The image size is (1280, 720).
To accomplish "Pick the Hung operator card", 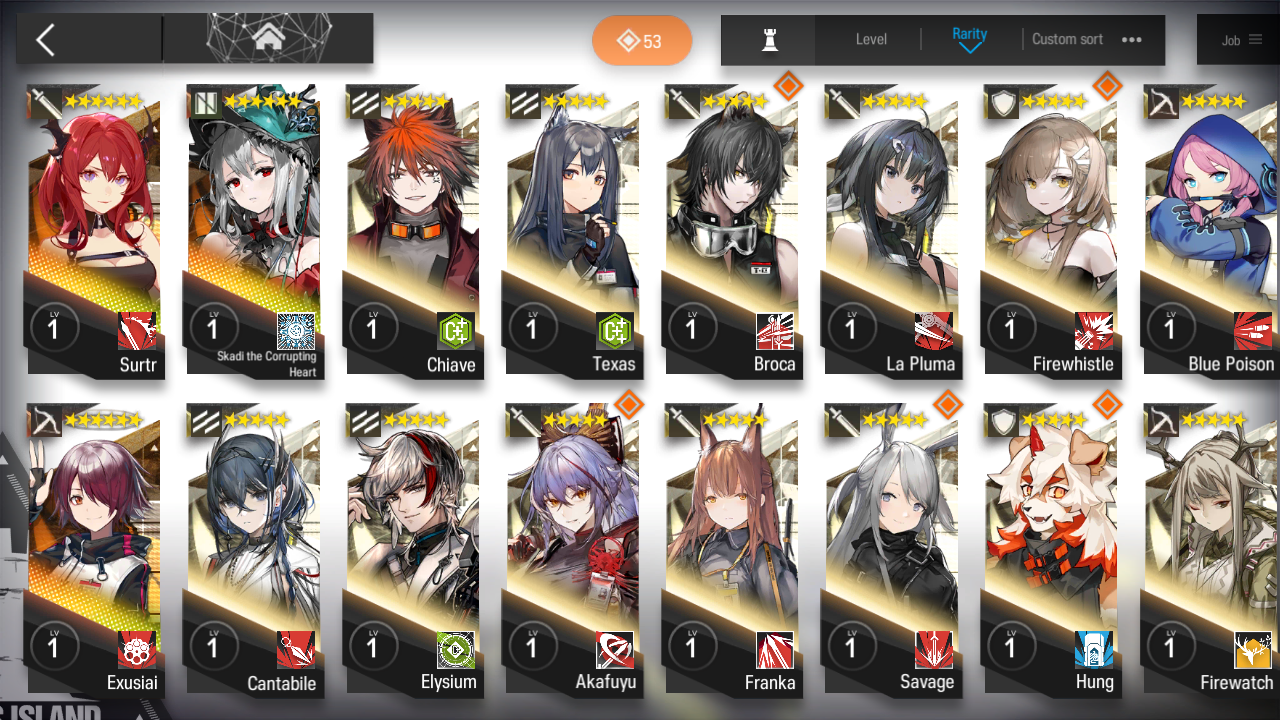I will tap(1050, 550).
